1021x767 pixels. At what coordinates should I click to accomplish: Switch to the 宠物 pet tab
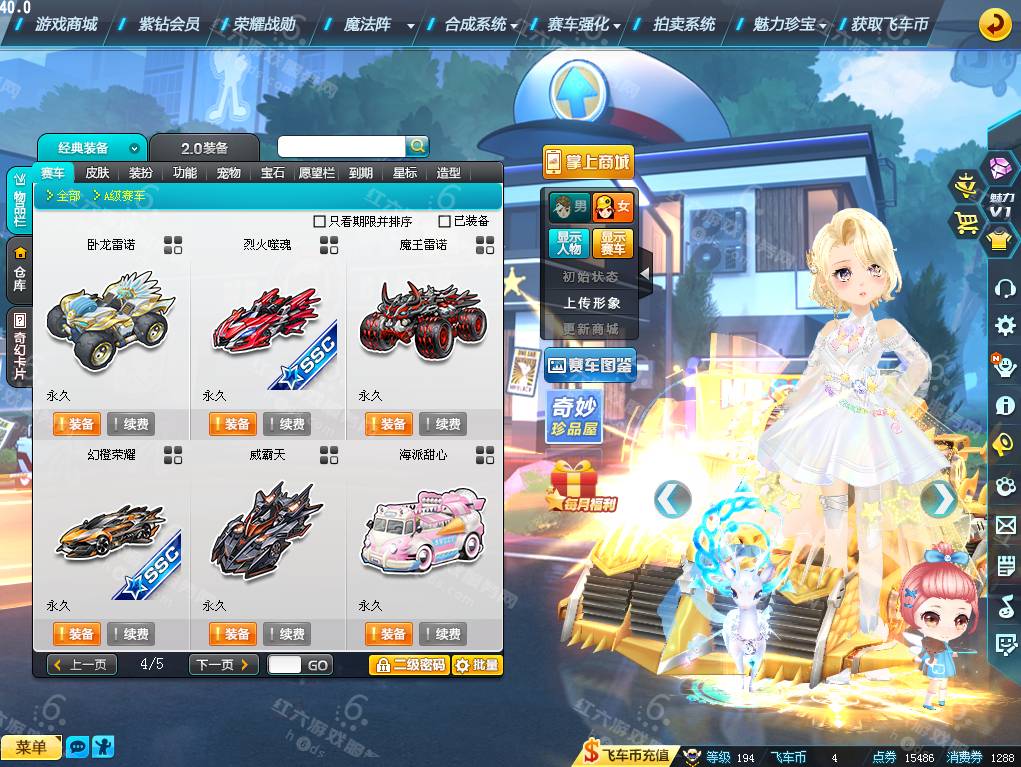point(229,173)
